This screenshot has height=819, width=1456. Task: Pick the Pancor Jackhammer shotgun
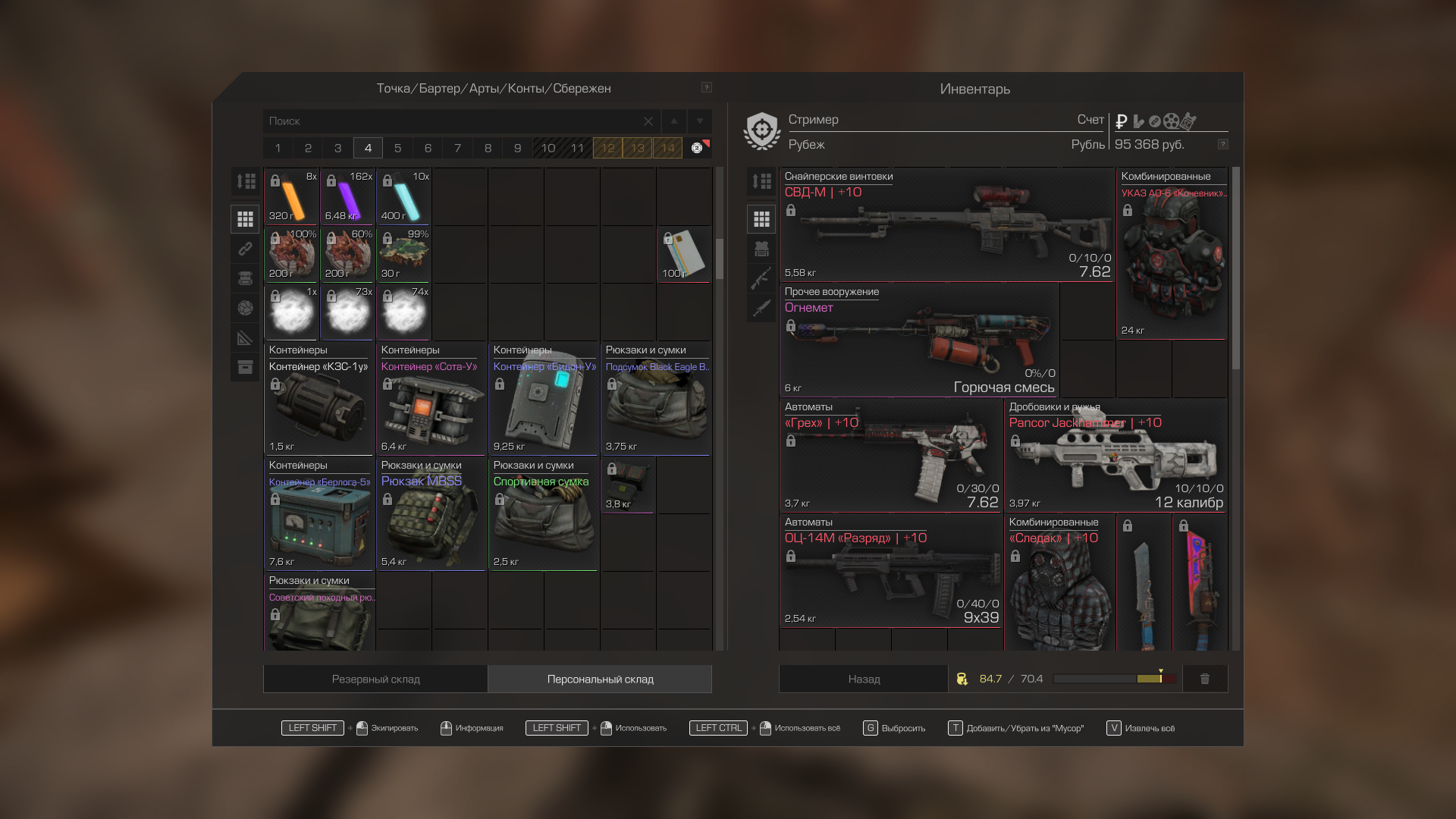pos(1116,457)
